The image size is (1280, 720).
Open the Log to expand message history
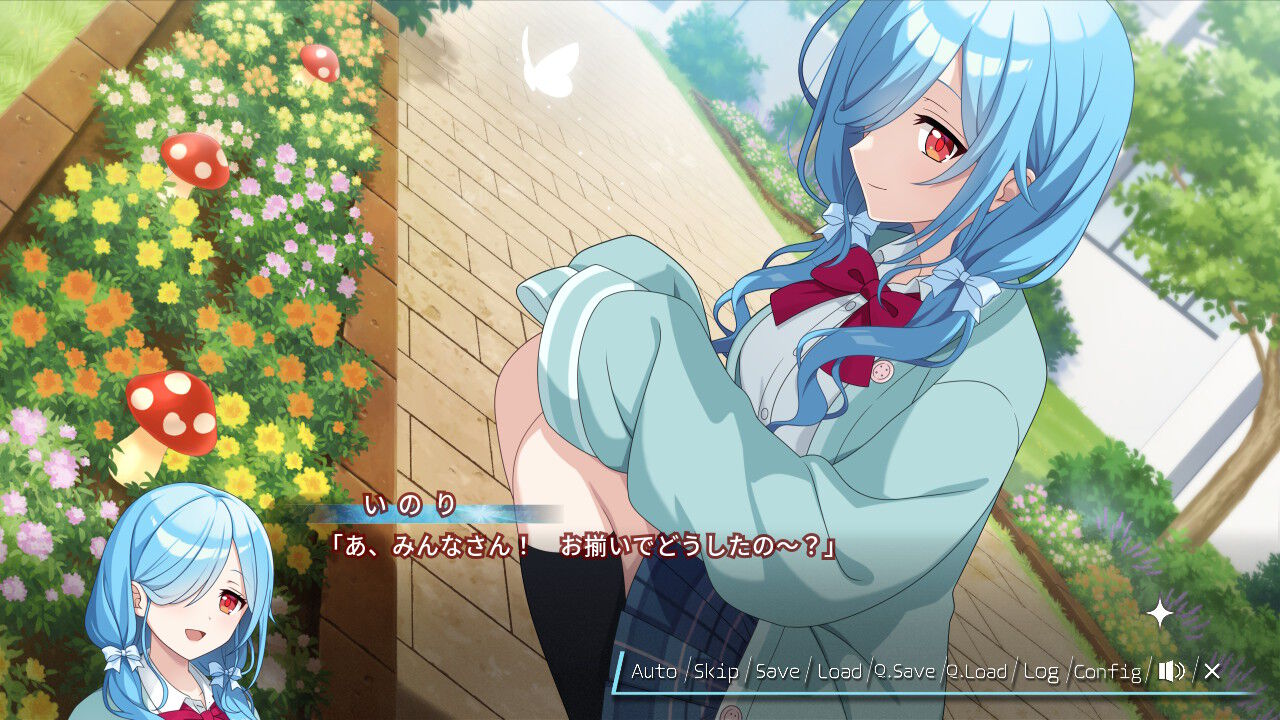click(1041, 672)
